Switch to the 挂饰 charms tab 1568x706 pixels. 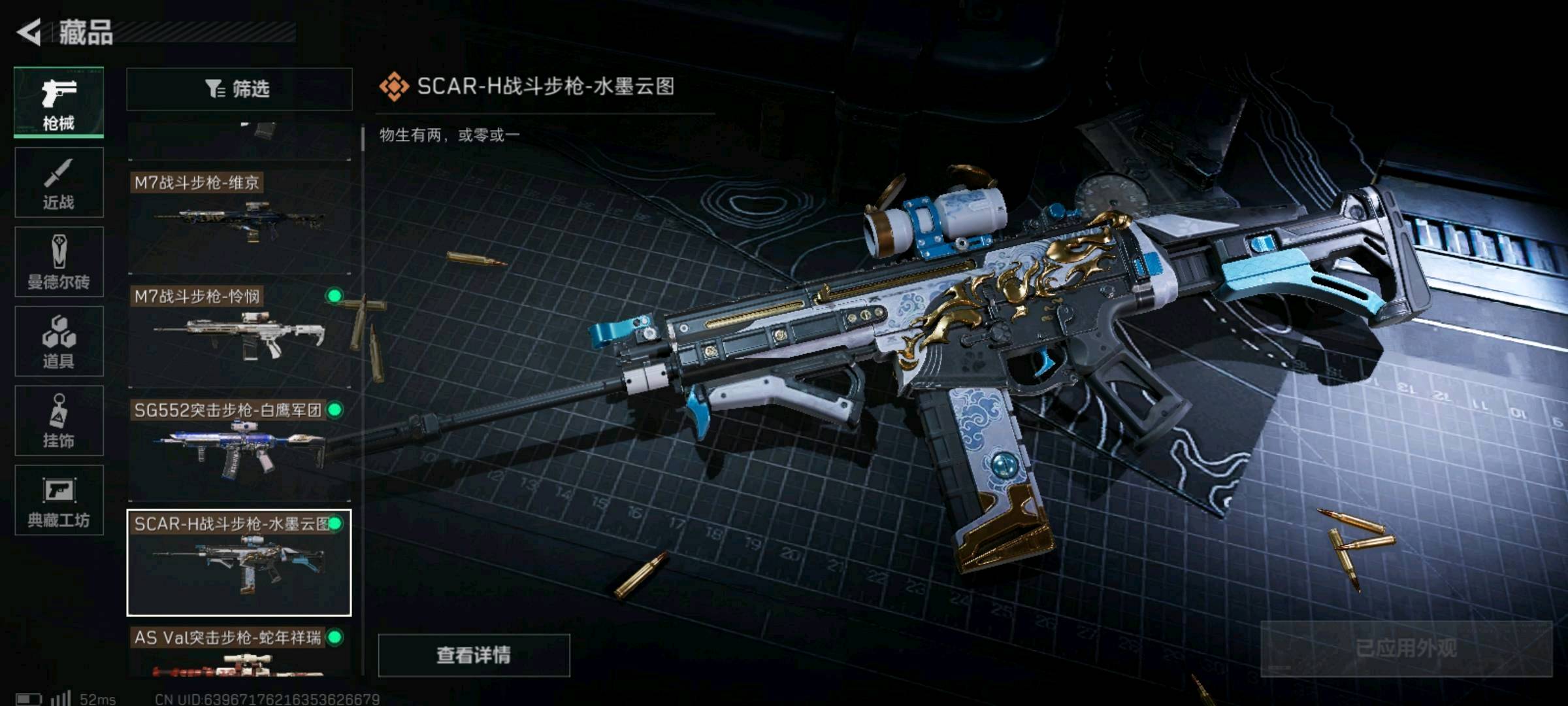coord(59,420)
